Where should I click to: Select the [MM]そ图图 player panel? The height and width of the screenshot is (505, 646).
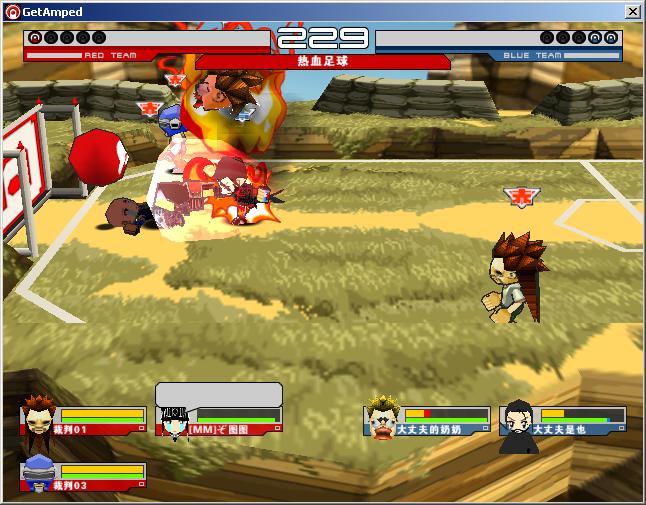coord(220,420)
